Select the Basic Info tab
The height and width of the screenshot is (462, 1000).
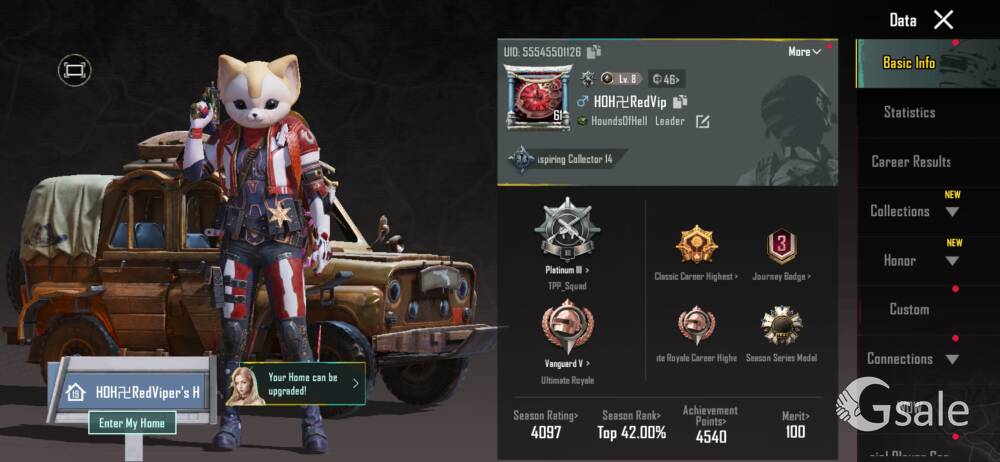click(x=908, y=63)
